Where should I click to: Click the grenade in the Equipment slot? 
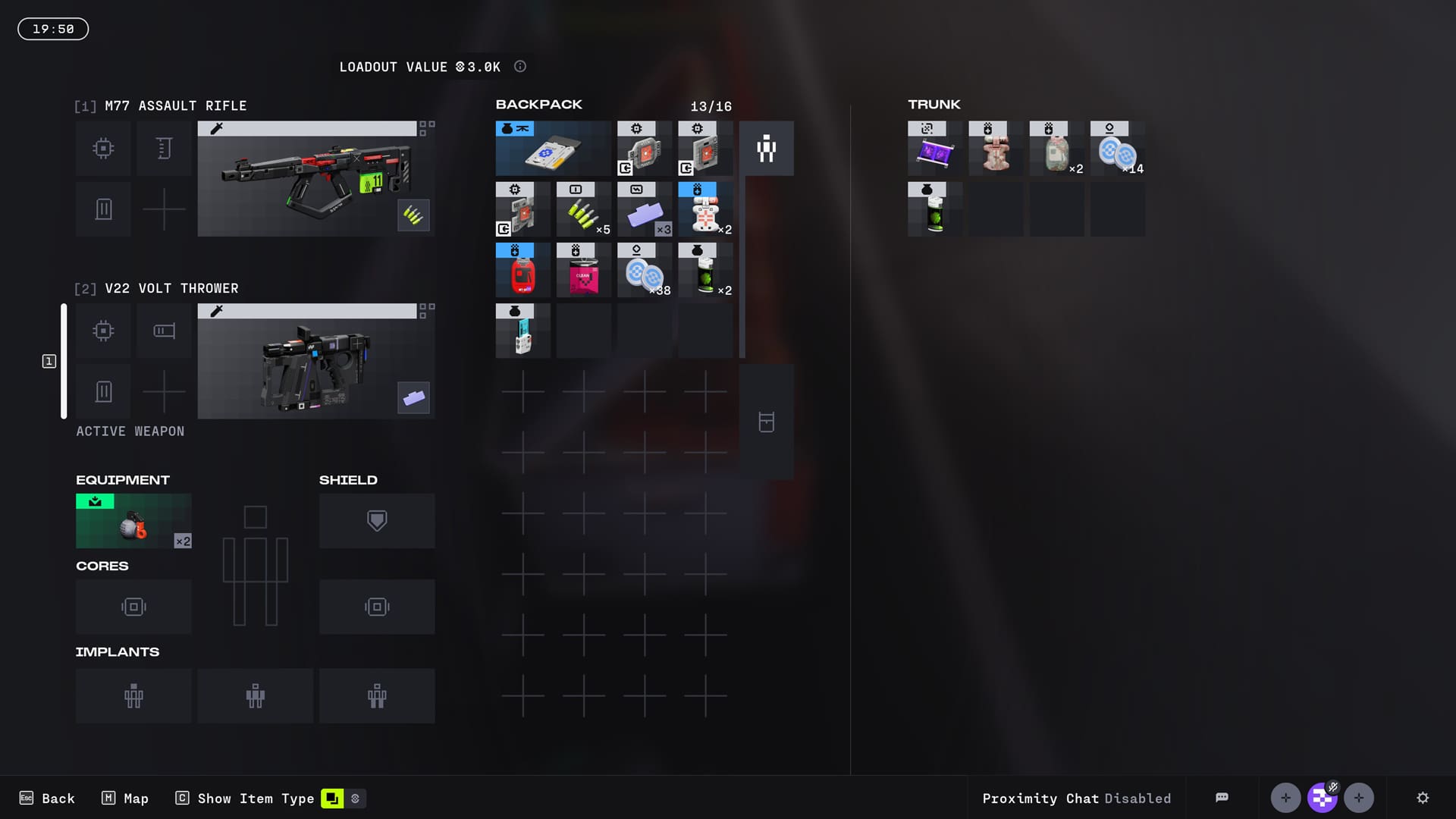pyautogui.click(x=133, y=522)
